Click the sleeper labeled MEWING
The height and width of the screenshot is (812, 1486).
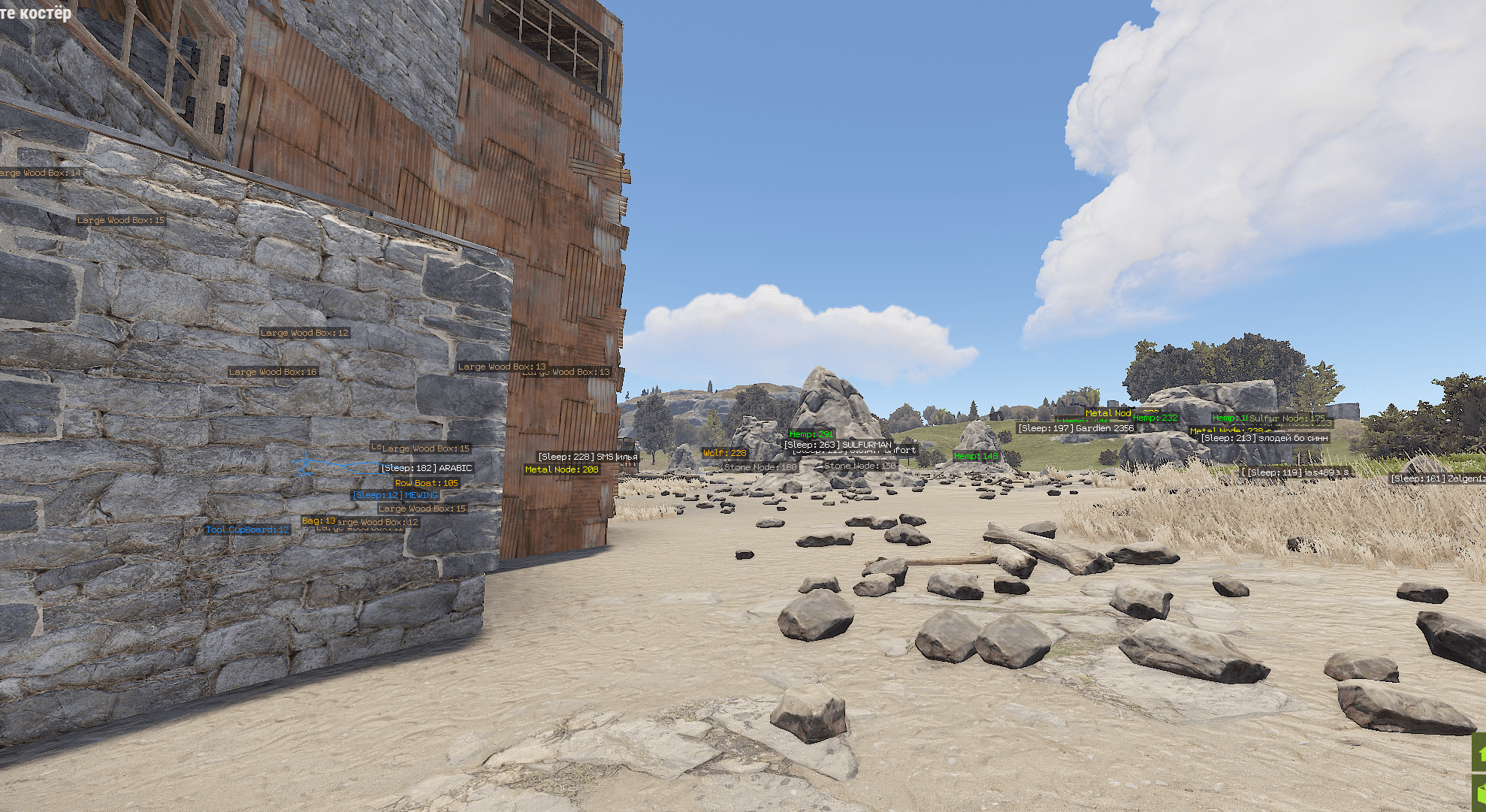coord(397,495)
